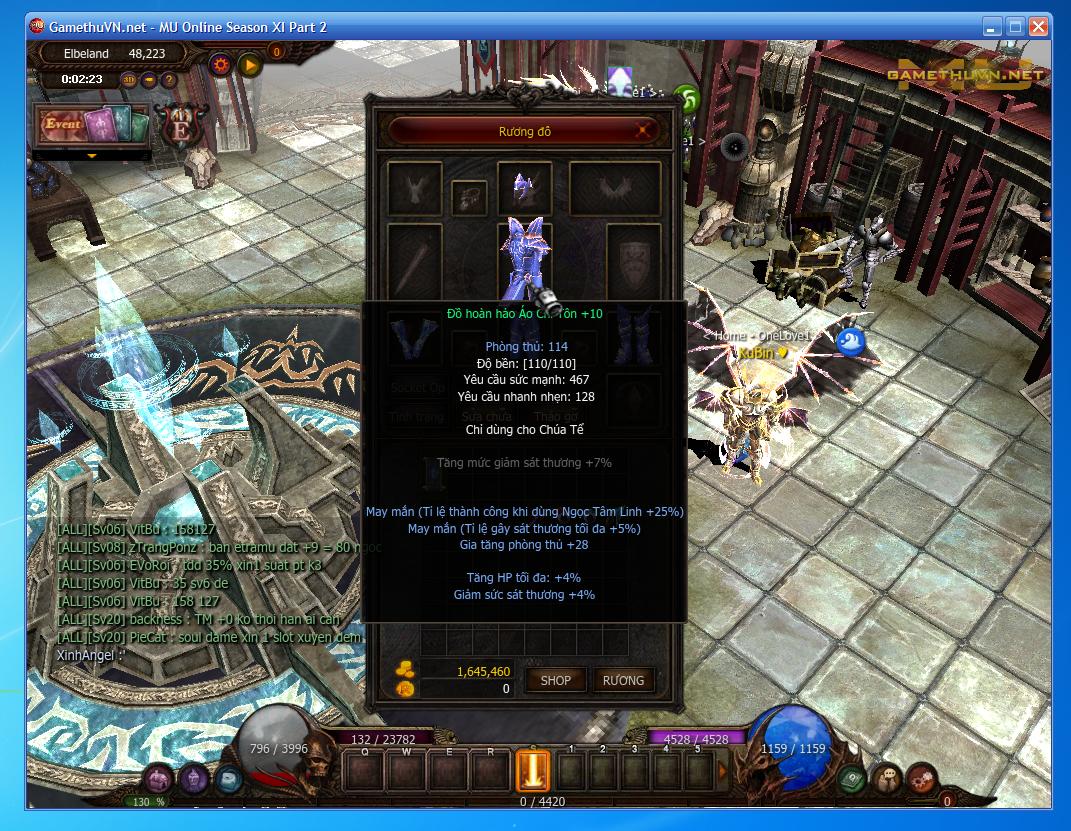Close the Rương đồ inventory window
Image resolution: width=1071 pixels, height=831 pixels.
pos(644,130)
